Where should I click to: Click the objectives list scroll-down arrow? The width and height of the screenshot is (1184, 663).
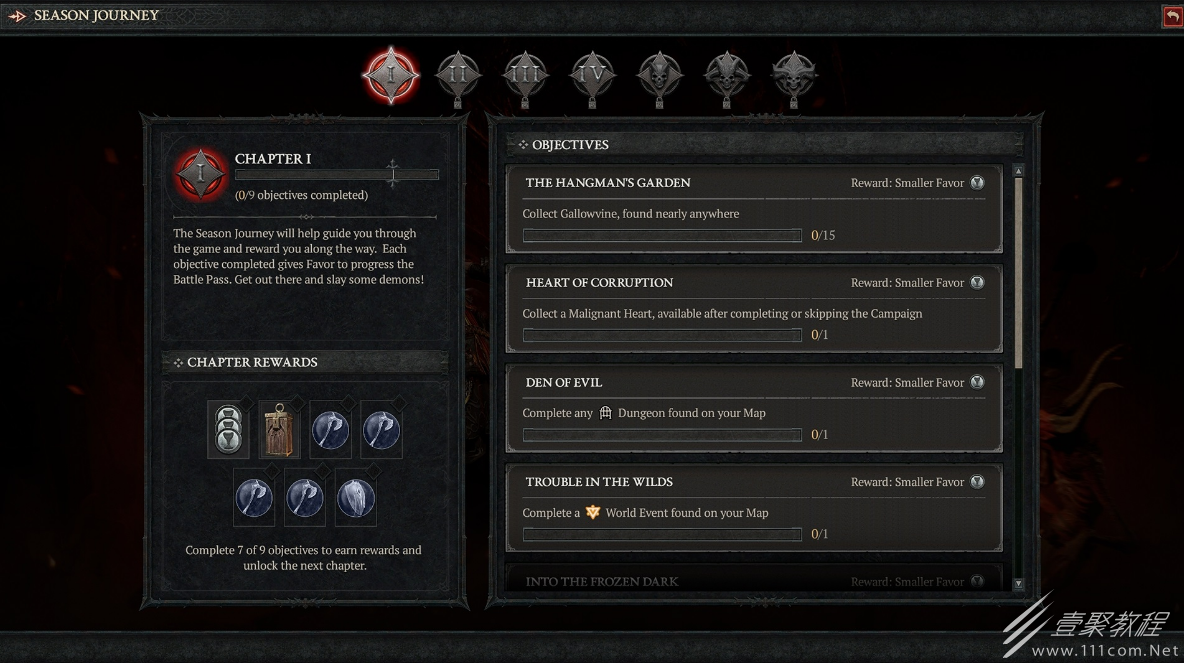point(1018,583)
